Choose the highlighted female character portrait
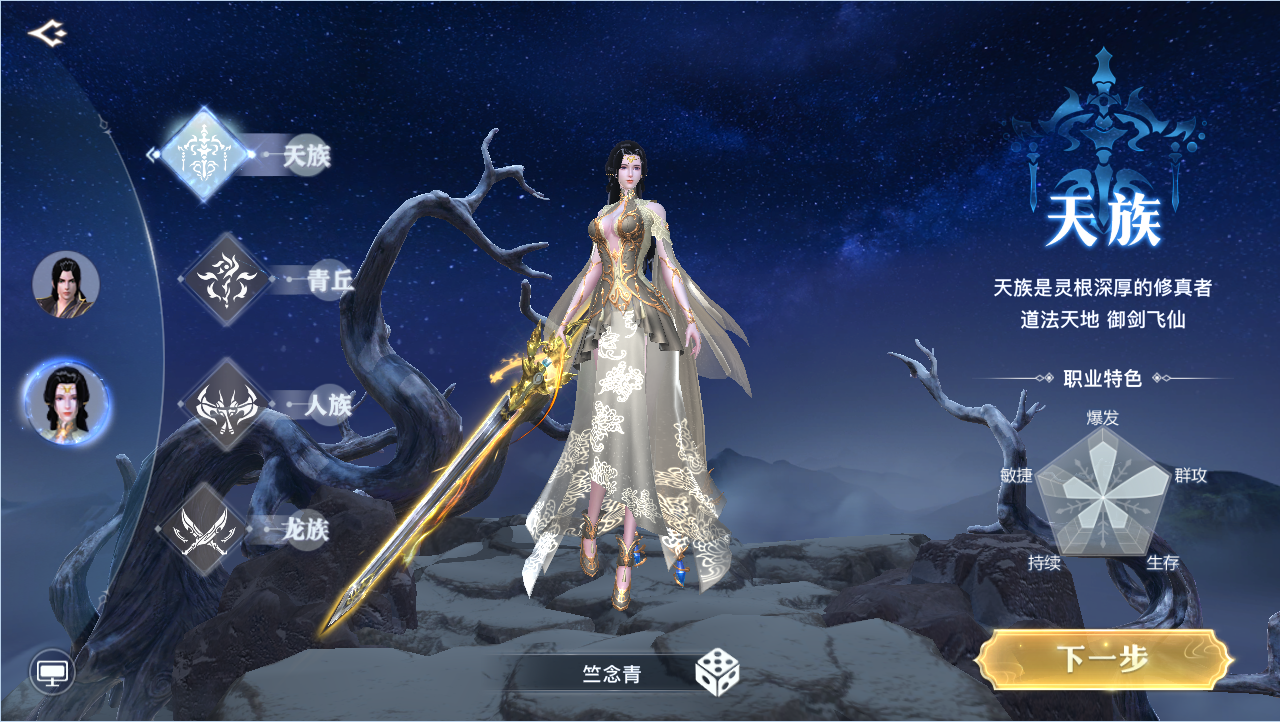Screen dimensions: 1280x722 pos(64,399)
